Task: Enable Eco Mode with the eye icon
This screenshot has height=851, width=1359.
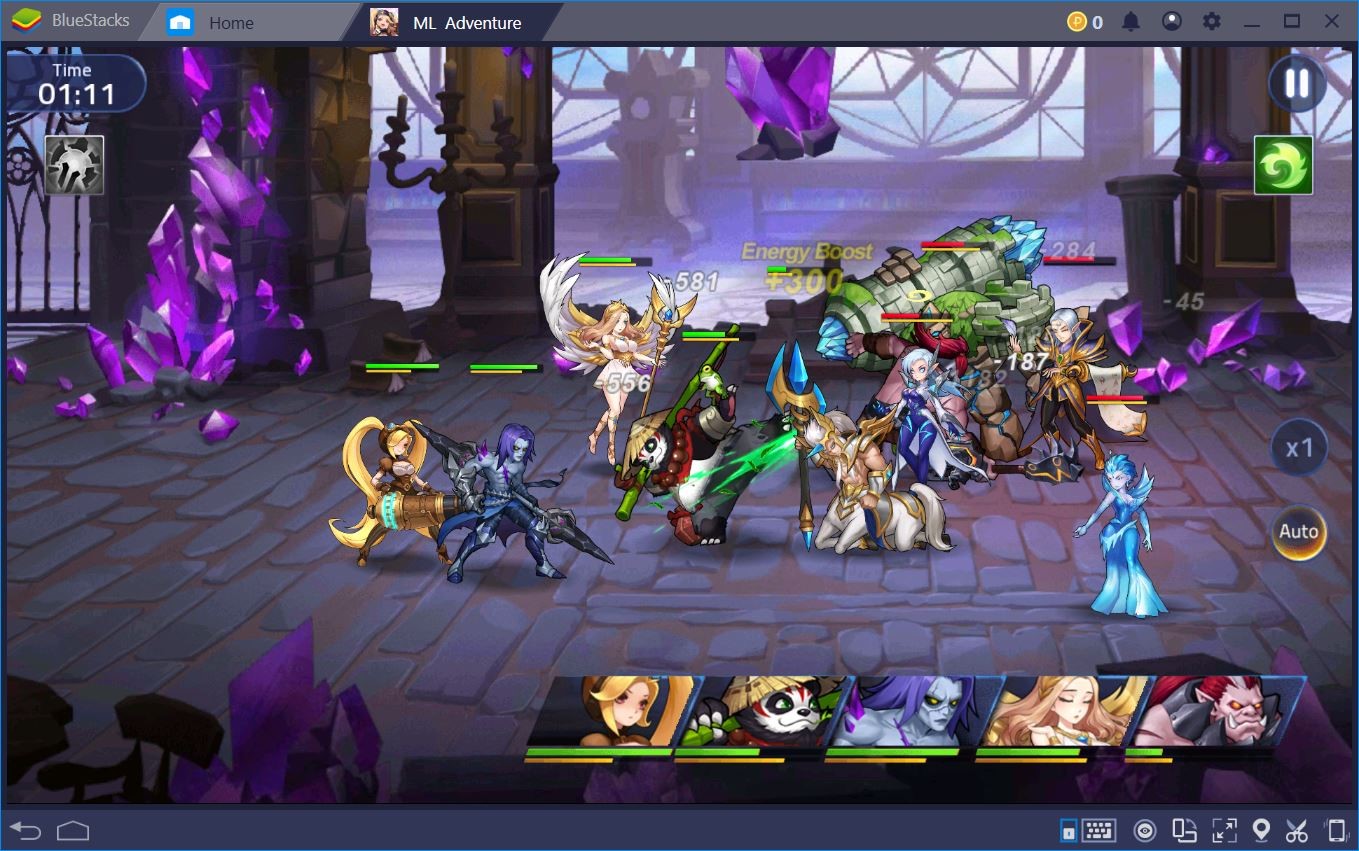Action: click(1145, 830)
